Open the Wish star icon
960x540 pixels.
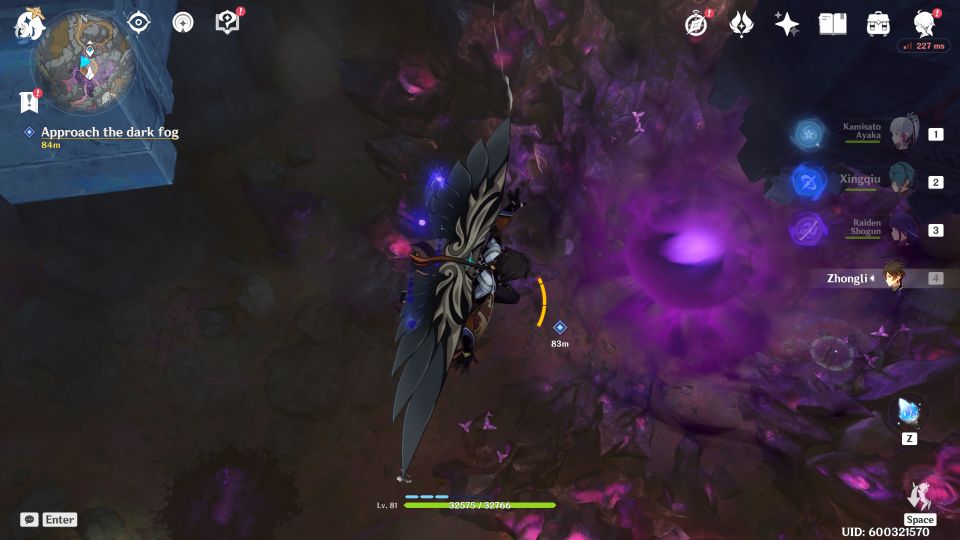click(x=787, y=24)
